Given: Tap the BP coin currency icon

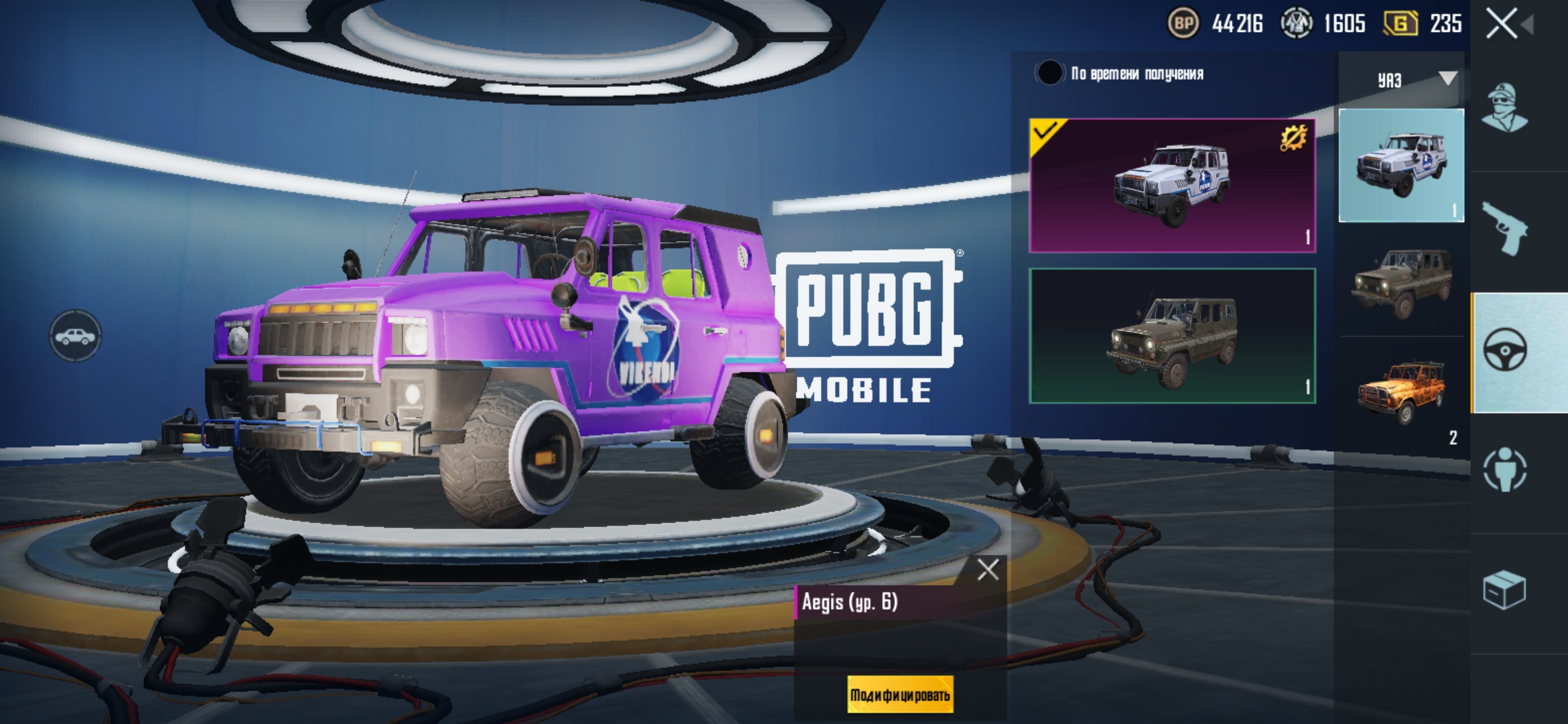Looking at the screenshot, I should pyautogui.click(x=1183, y=24).
